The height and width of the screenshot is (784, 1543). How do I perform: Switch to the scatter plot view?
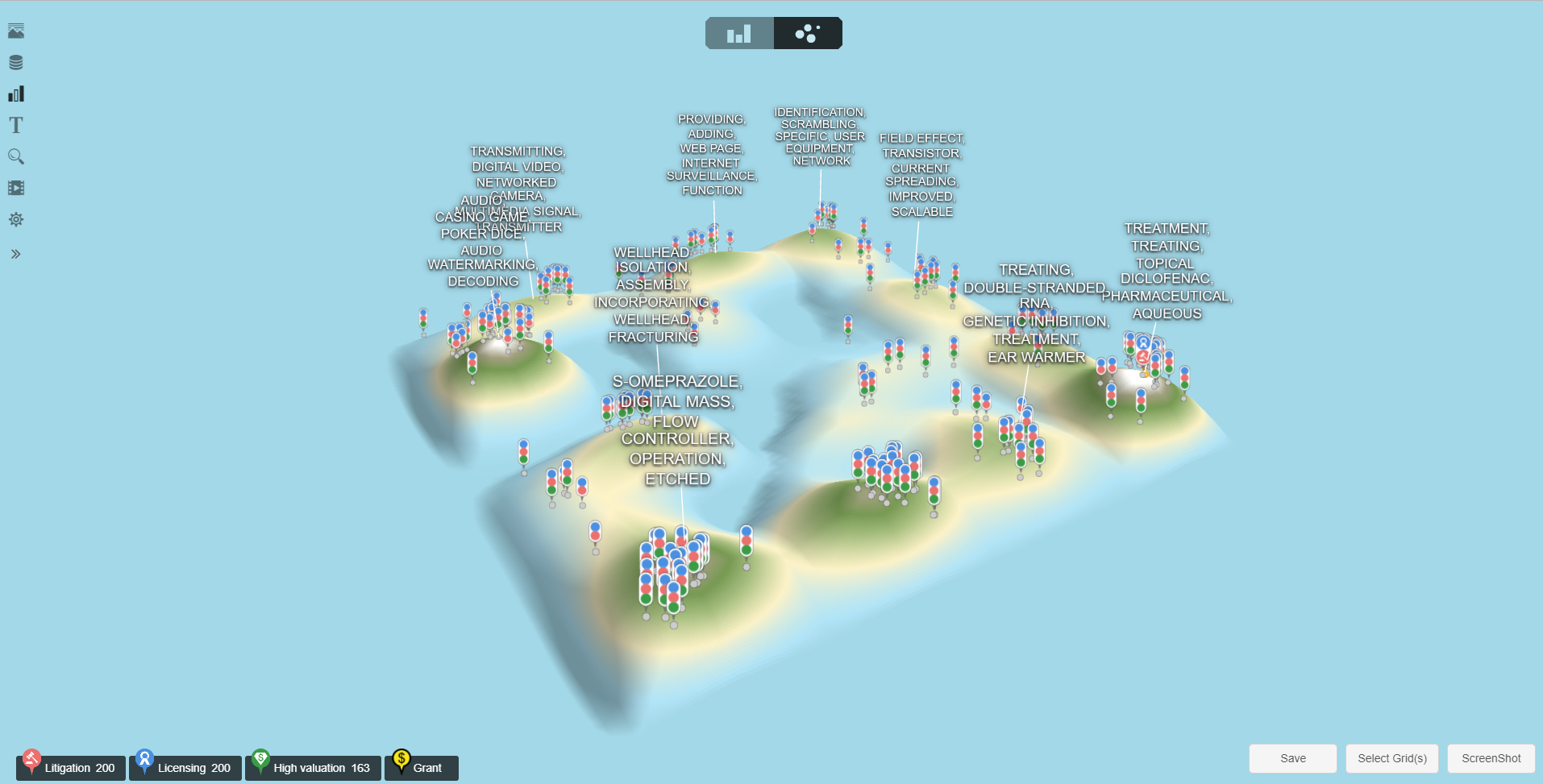point(807,33)
